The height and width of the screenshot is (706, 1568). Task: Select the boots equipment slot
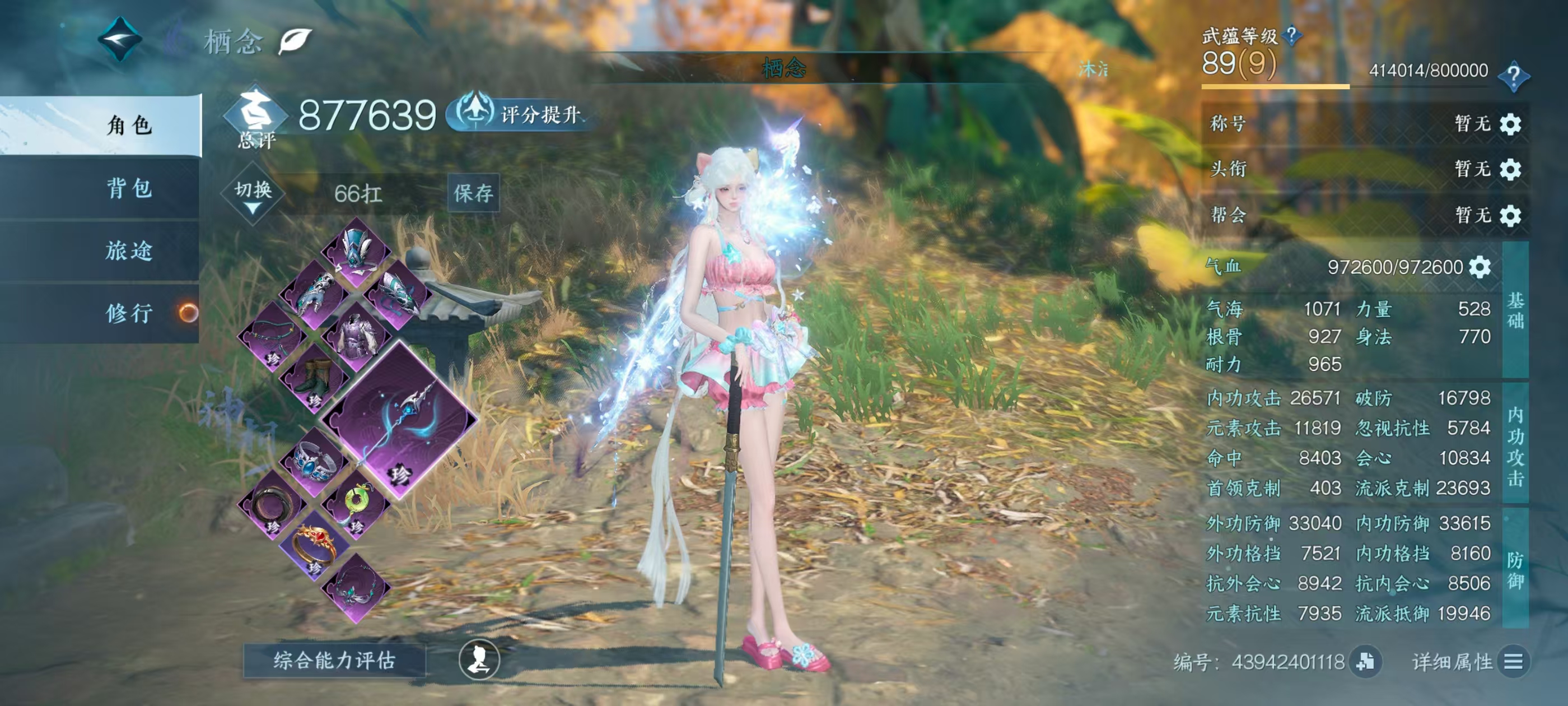pos(314,378)
